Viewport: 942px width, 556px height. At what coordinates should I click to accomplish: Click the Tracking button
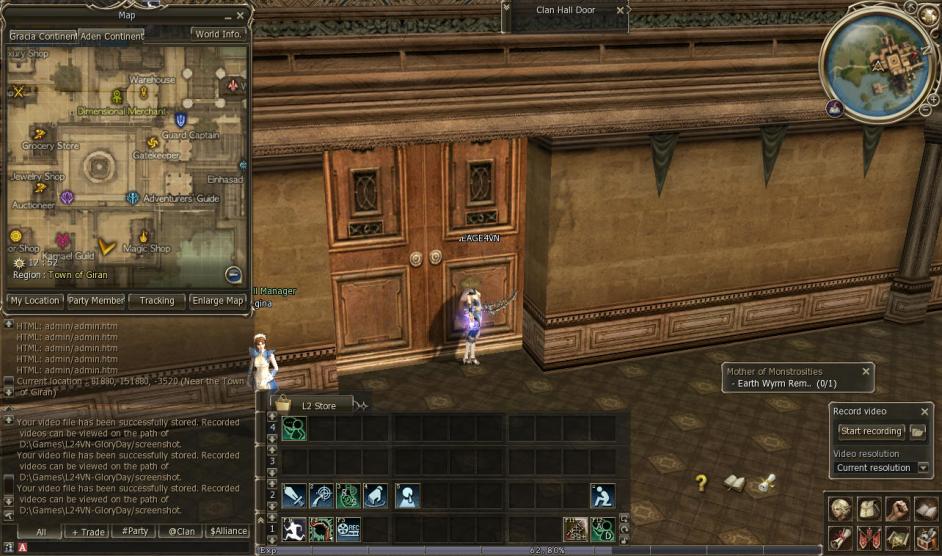(157, 300)
